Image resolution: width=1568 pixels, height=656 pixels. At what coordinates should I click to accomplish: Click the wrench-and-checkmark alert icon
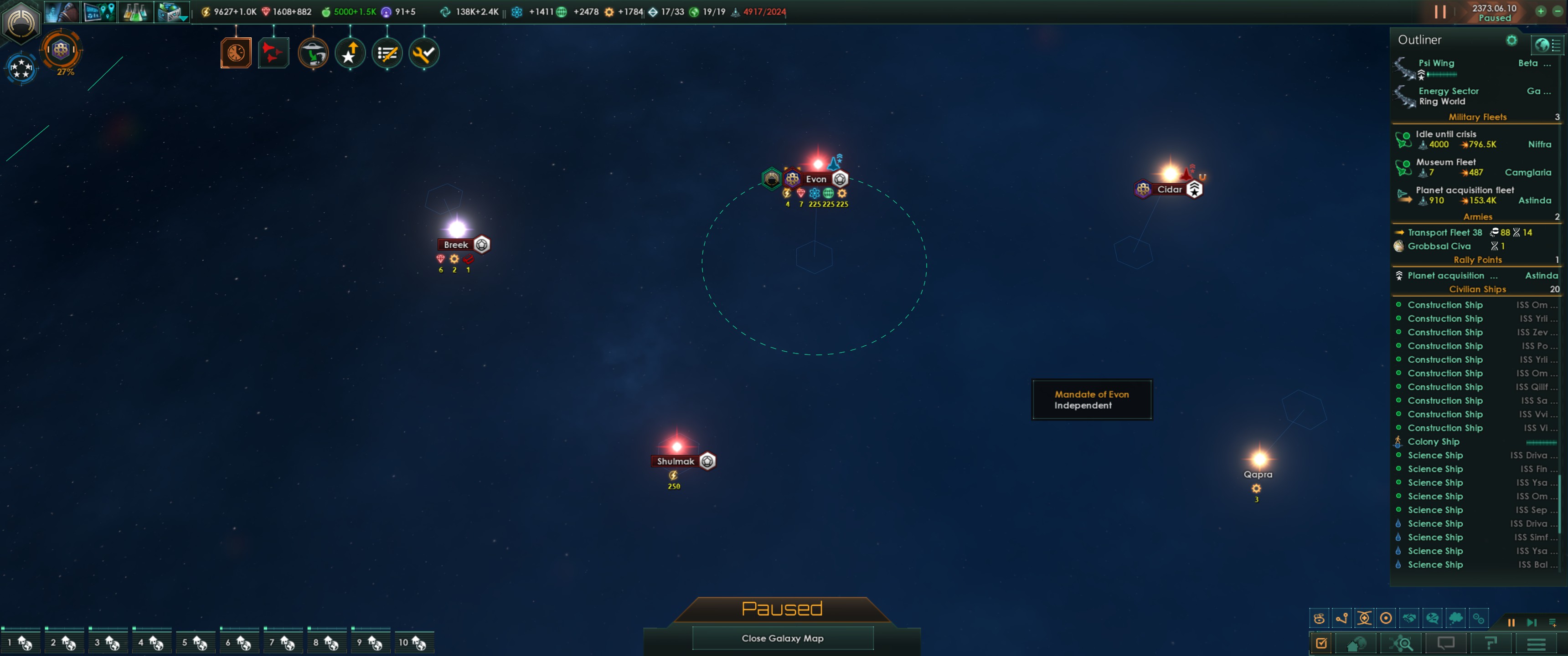point(423,53)
